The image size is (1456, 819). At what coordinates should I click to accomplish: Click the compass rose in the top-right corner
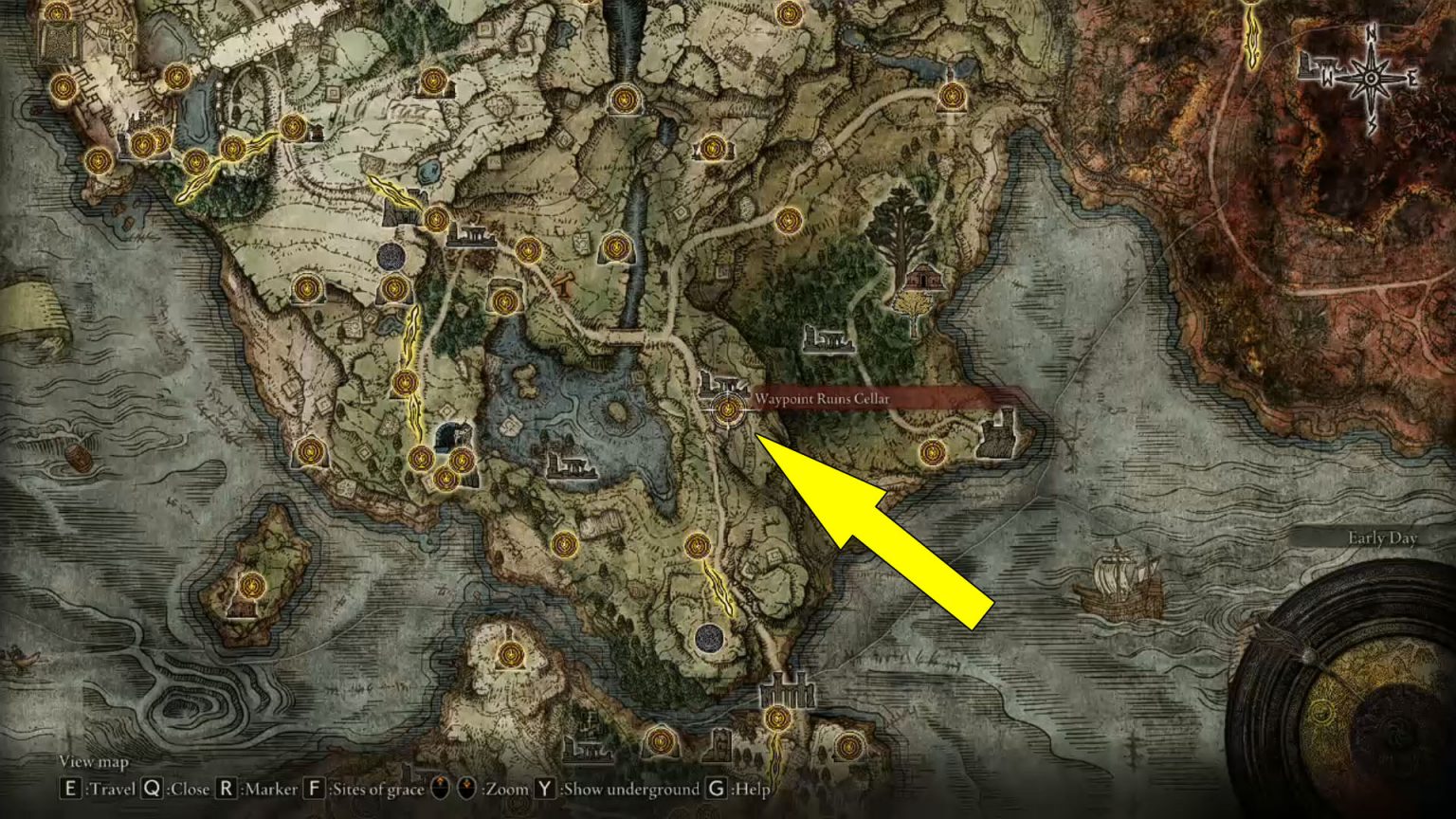pyautogui.click(x=1372, y=76)
